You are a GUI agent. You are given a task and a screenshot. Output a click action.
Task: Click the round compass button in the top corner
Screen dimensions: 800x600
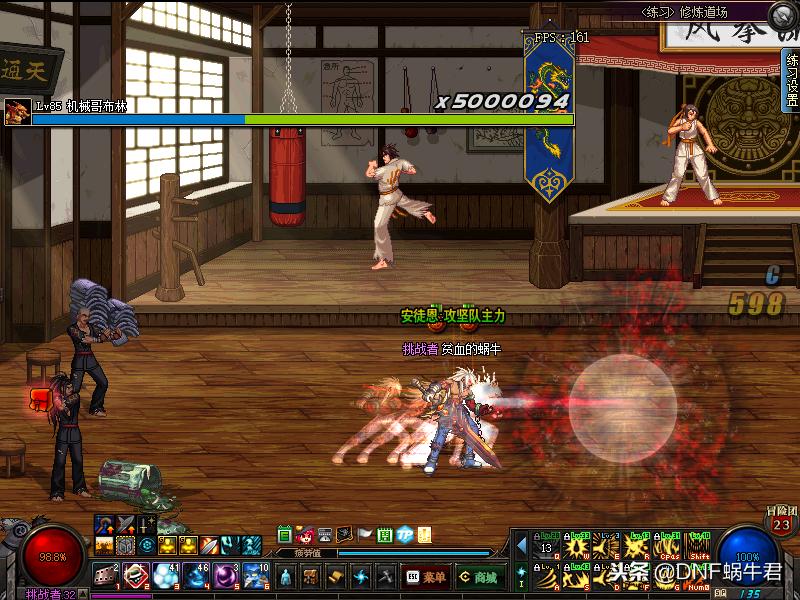(783, 14)
